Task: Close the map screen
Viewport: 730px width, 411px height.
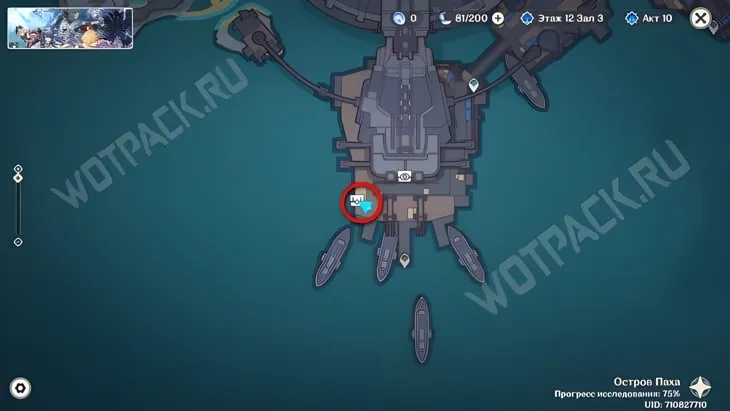Action: (x=701, y=18)
